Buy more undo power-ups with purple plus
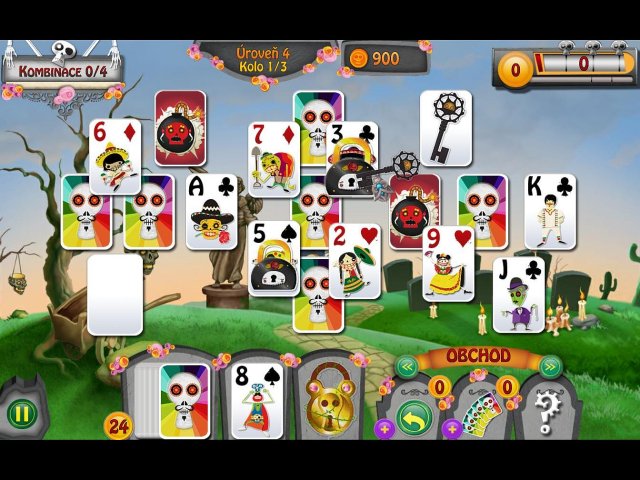This screenshot has height=480, width=640. [384, 428]
